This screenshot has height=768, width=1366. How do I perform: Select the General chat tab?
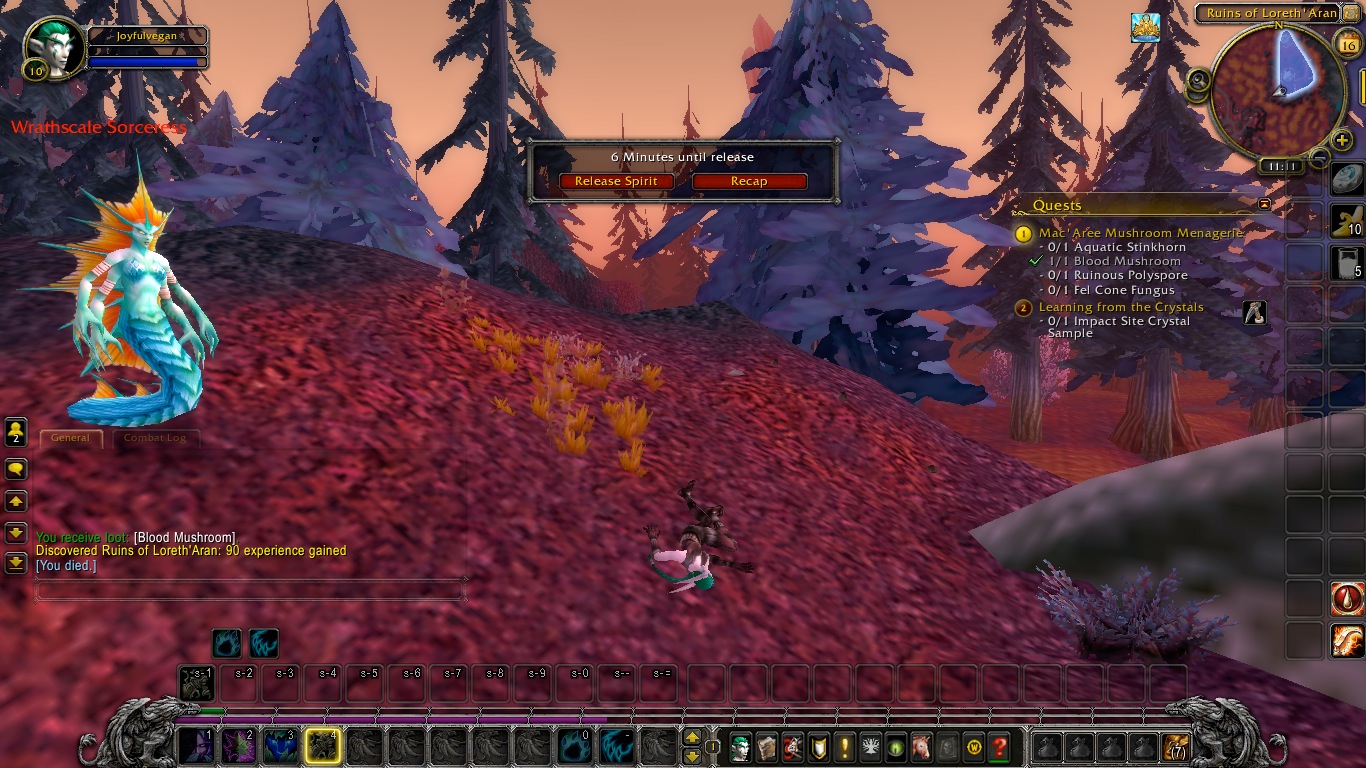(x=70, y=438)
